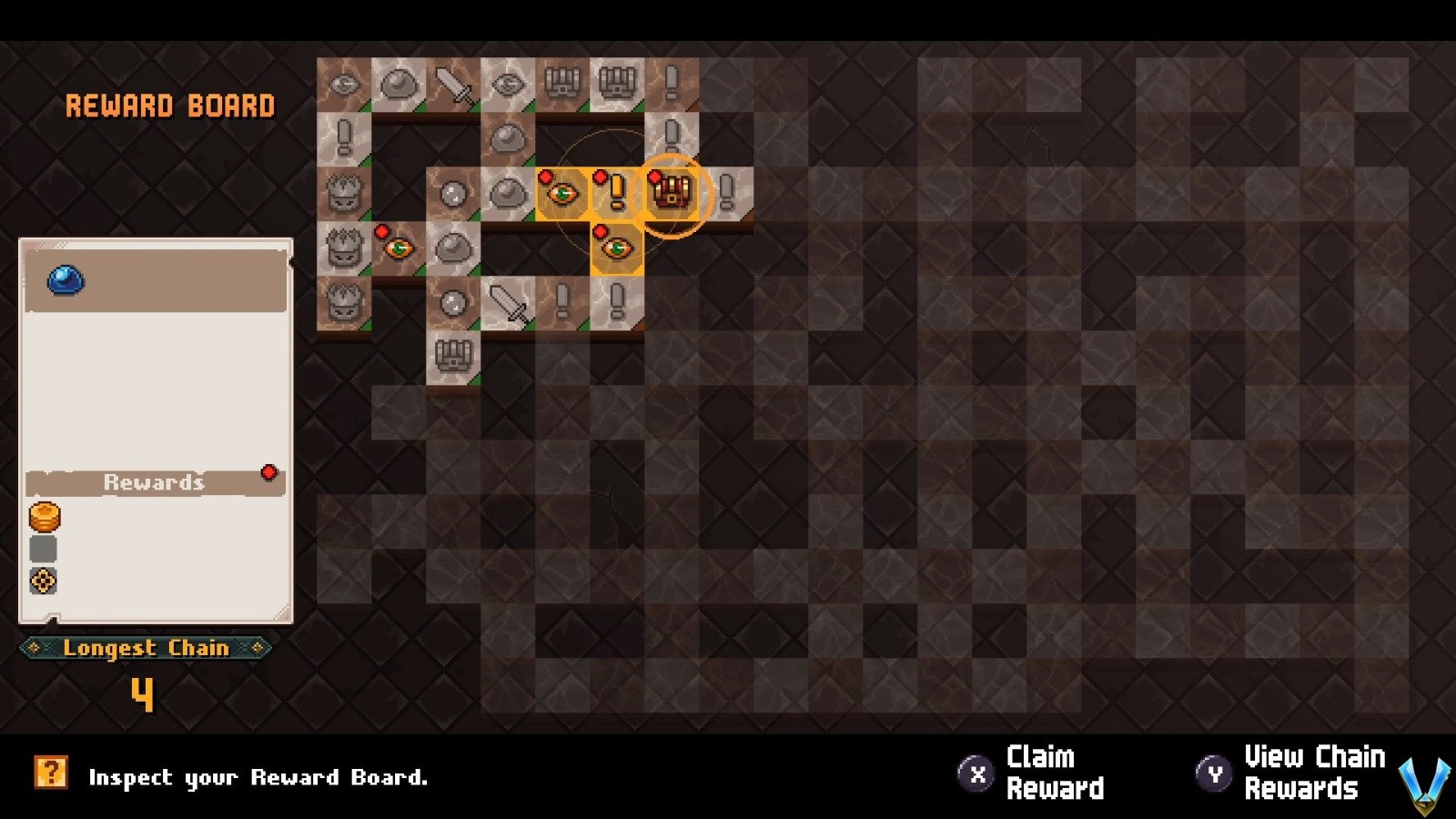Image resolution: width=1456 pixels, height=819 pixels.
Task: Select the sword tile in the top row
Action: (451, 83)
